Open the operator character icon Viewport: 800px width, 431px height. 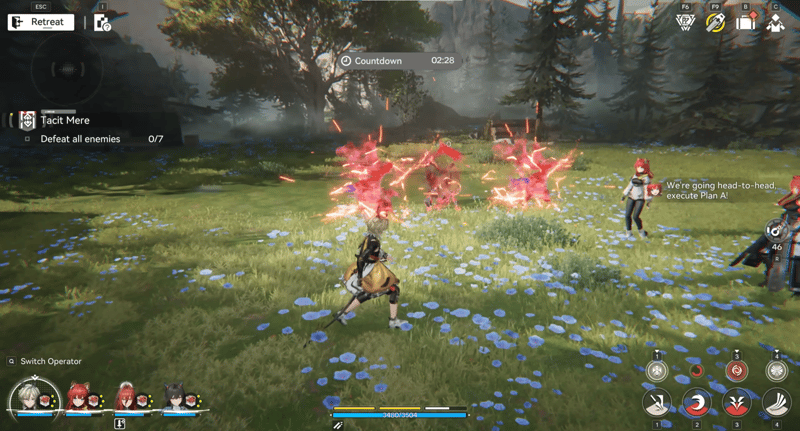tap(775, 23)
